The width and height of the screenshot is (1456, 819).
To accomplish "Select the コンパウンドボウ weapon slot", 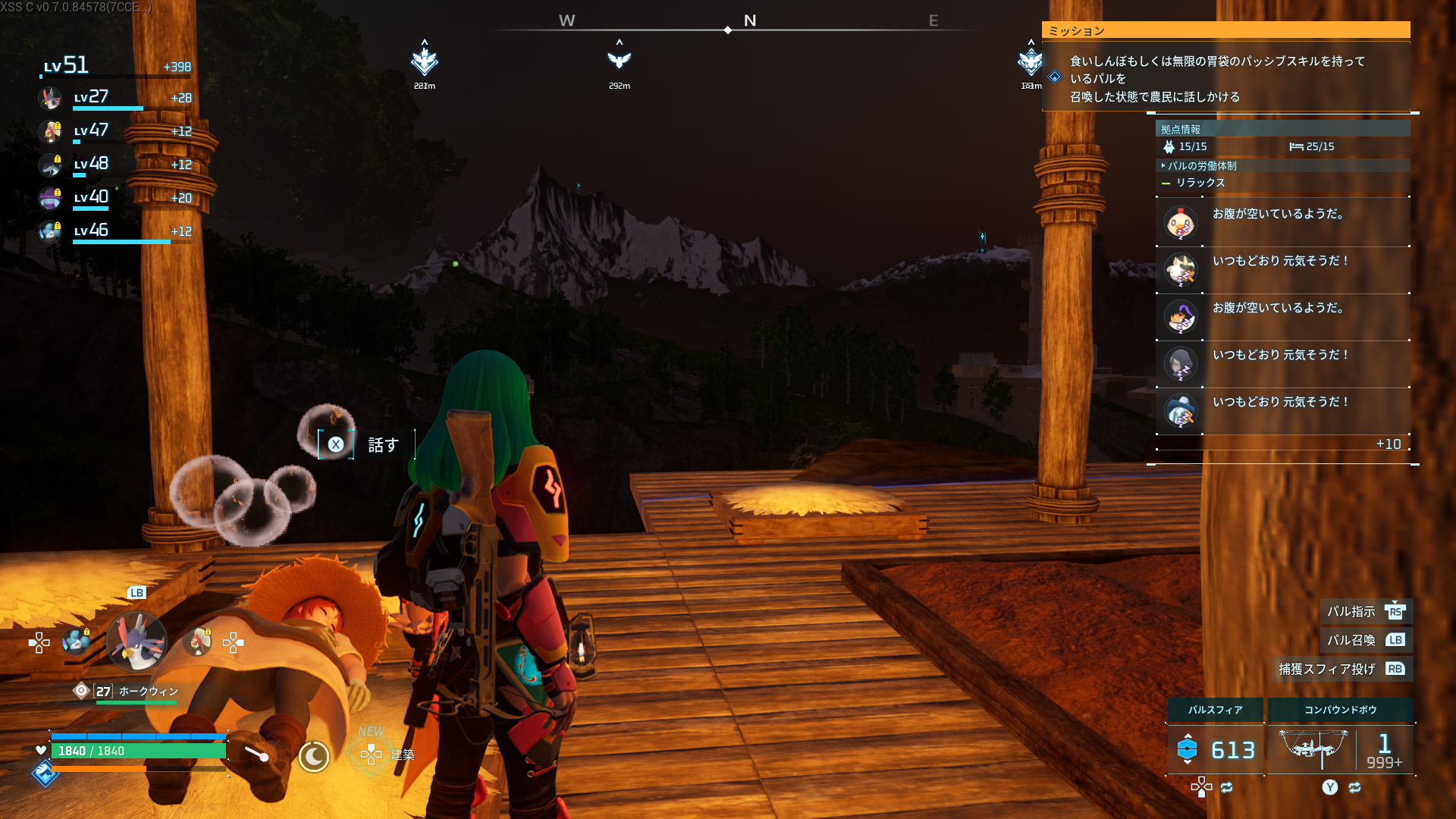I will click(x=1340, y=749).
